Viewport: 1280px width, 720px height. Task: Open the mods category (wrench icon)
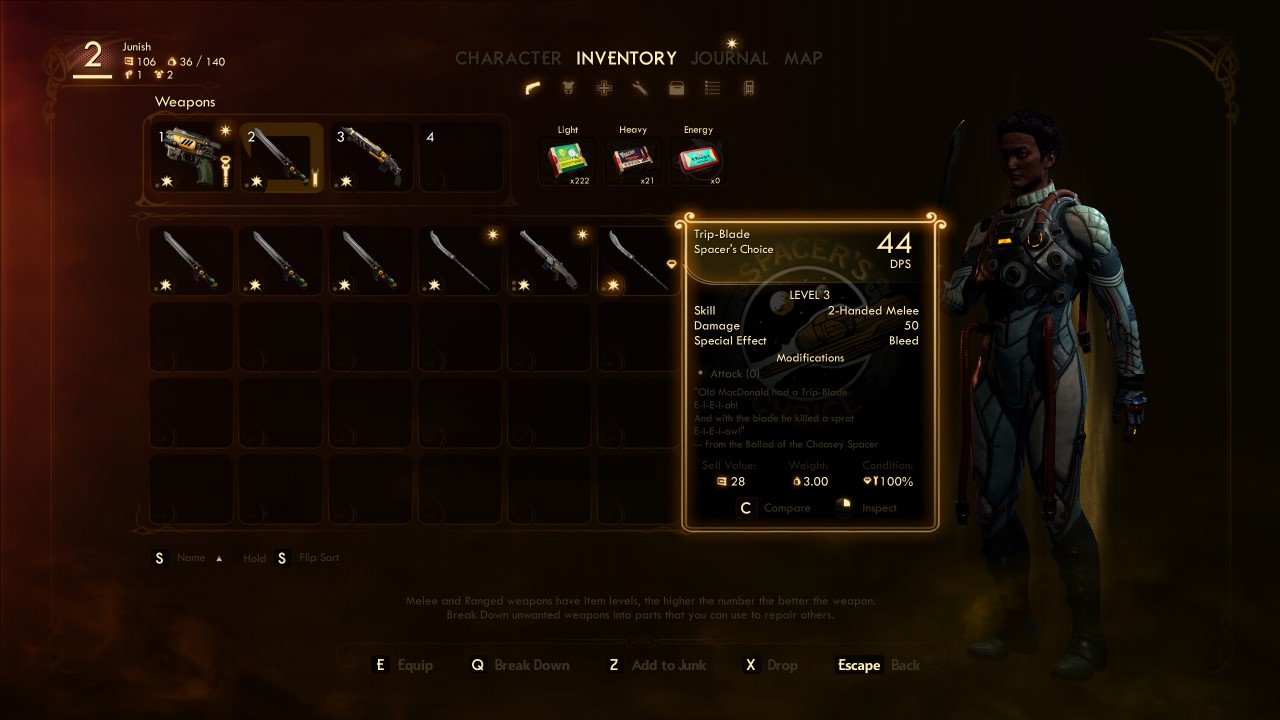point(641,88)
